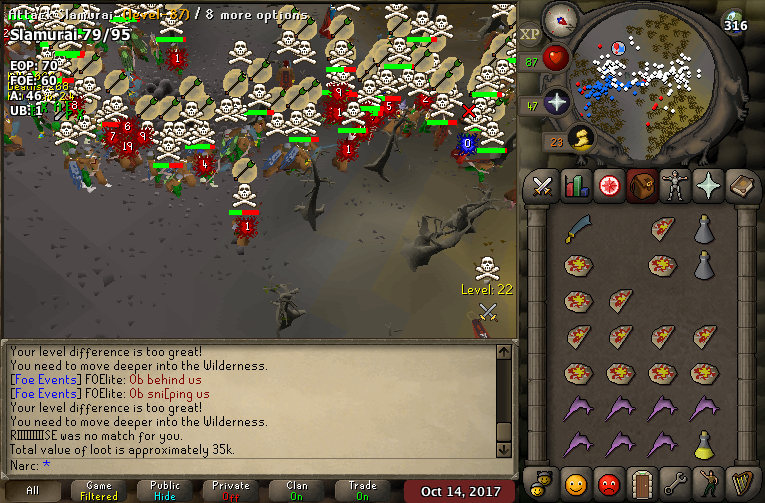The height and width of the screenshot is (503, 765).
Task: Open the Prayer tab
Action: pyautogui.click(x=708, y=186)
